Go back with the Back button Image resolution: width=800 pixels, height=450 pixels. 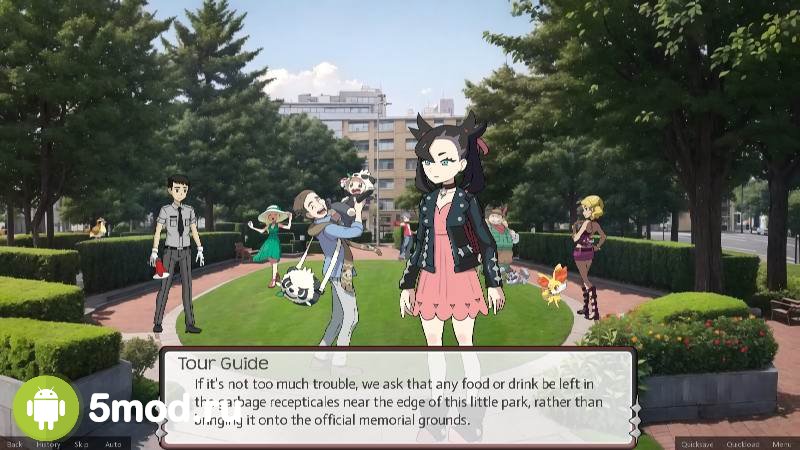tap(14, 444)
